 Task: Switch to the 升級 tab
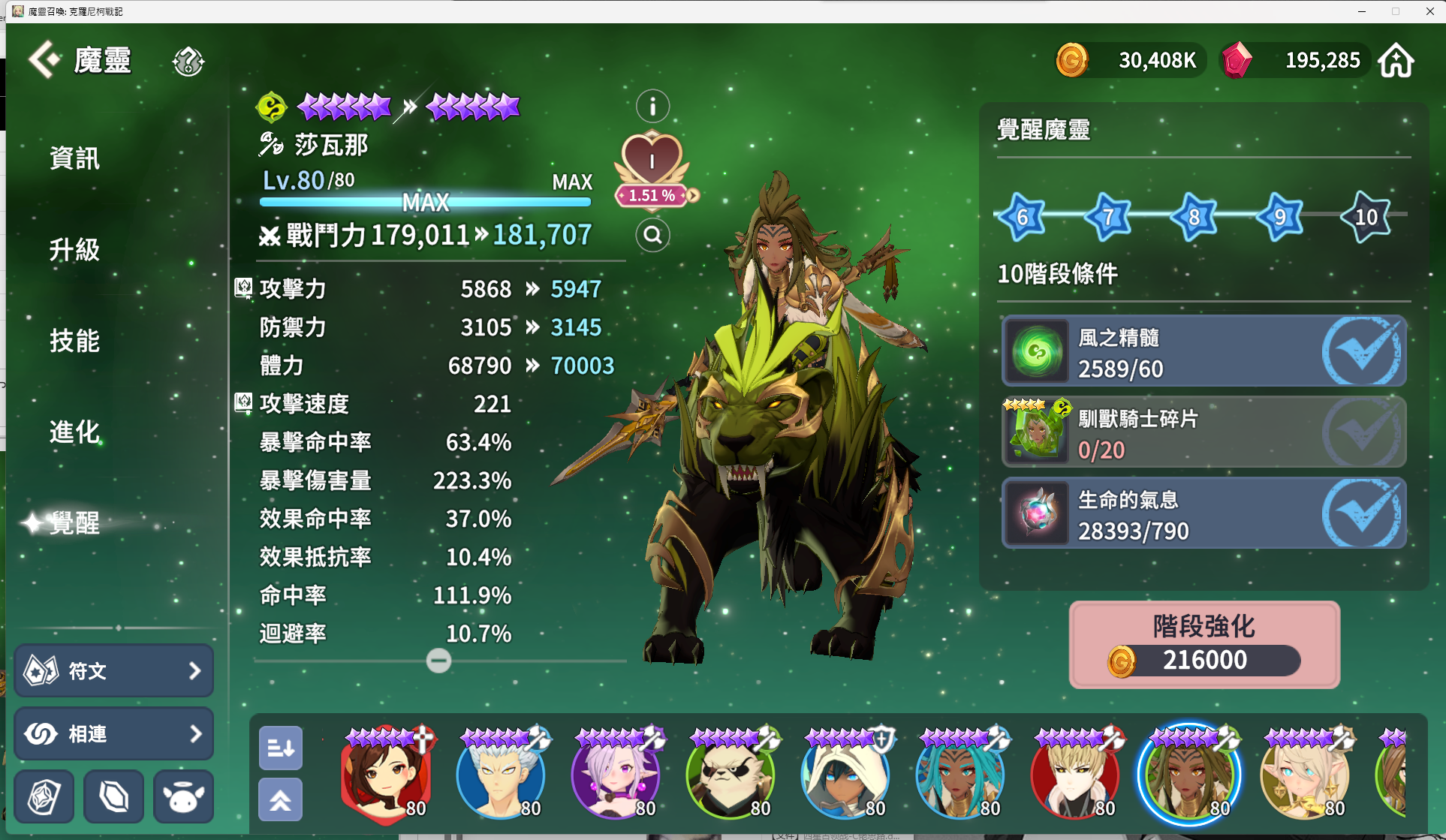tap(74, 249)
